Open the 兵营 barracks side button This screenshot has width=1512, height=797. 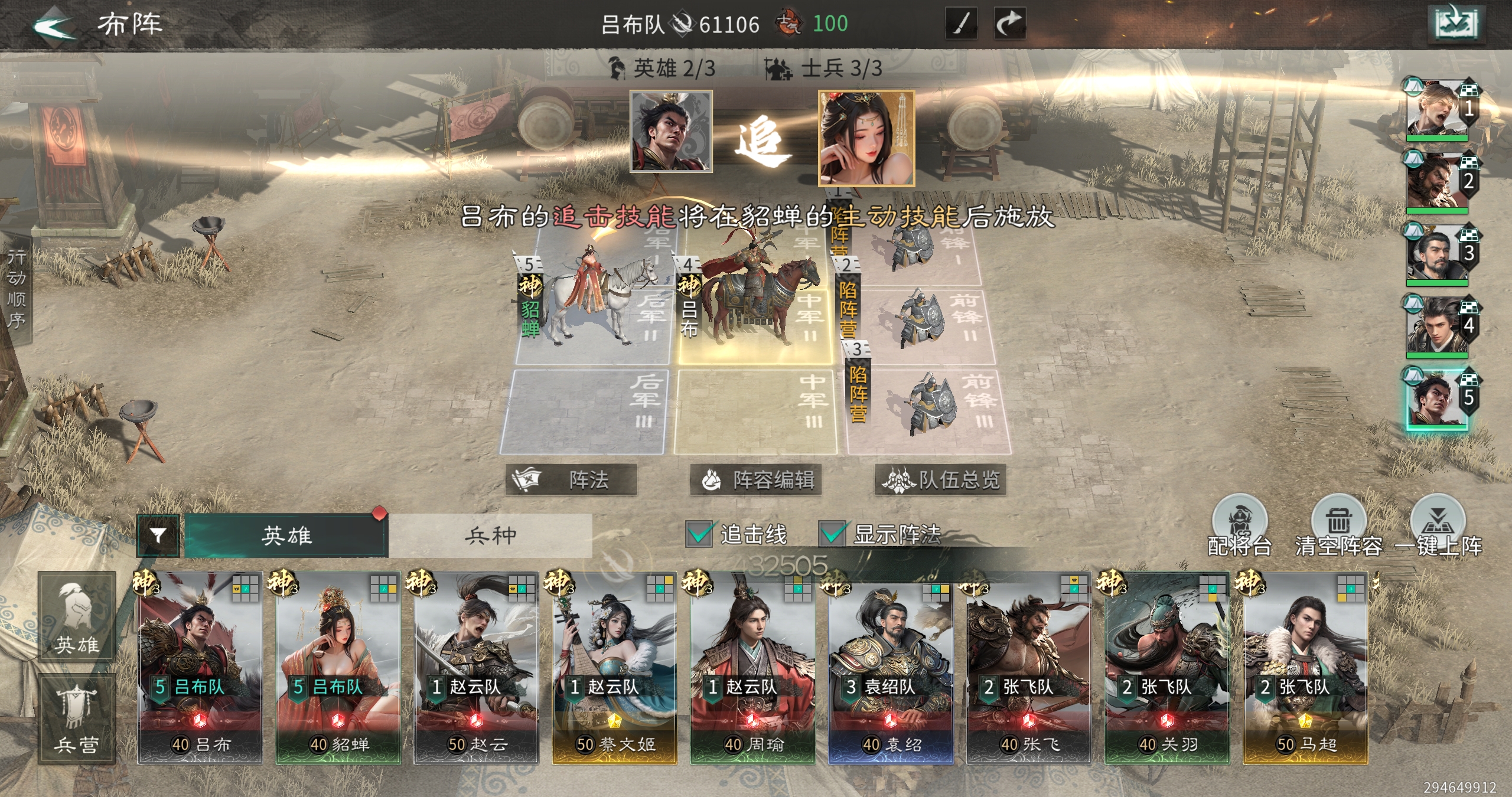[x=77, y=718]
